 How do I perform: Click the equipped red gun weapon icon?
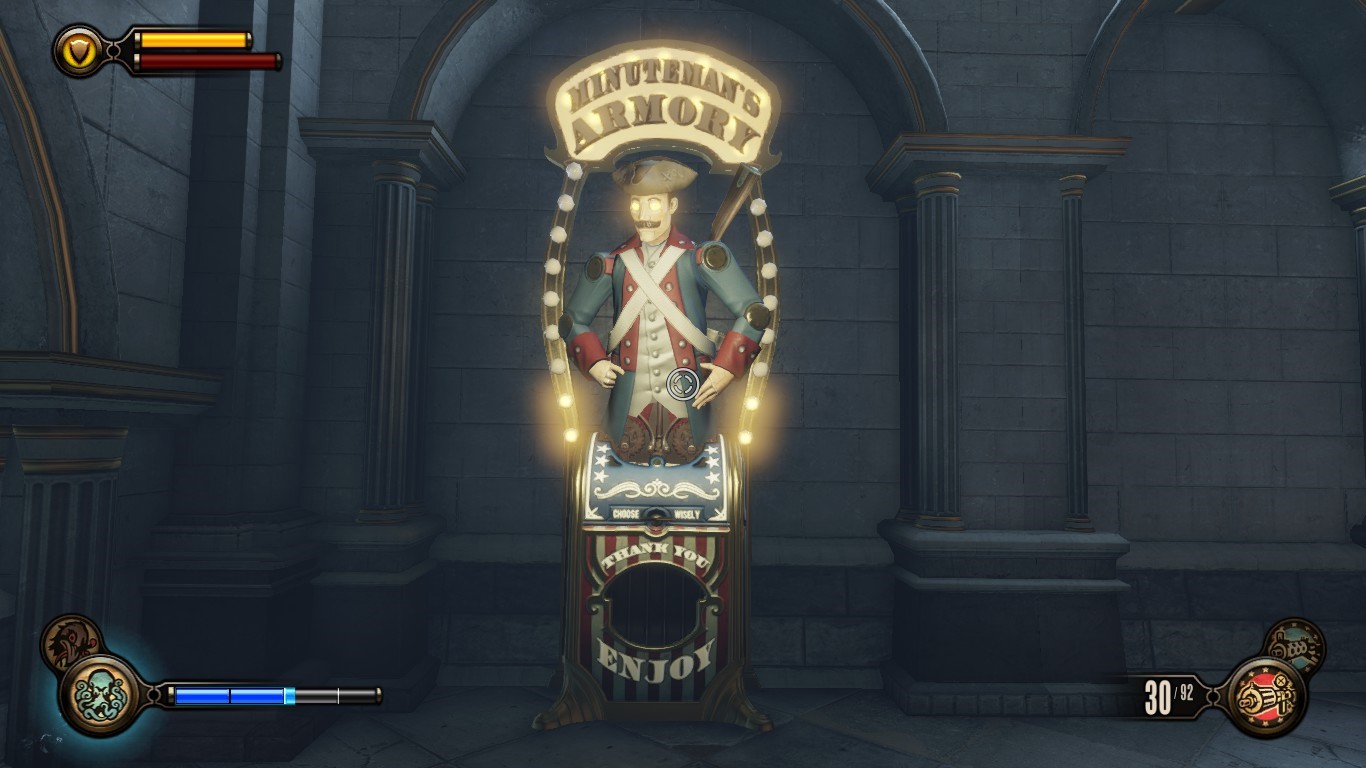[x=1265, y=695]
